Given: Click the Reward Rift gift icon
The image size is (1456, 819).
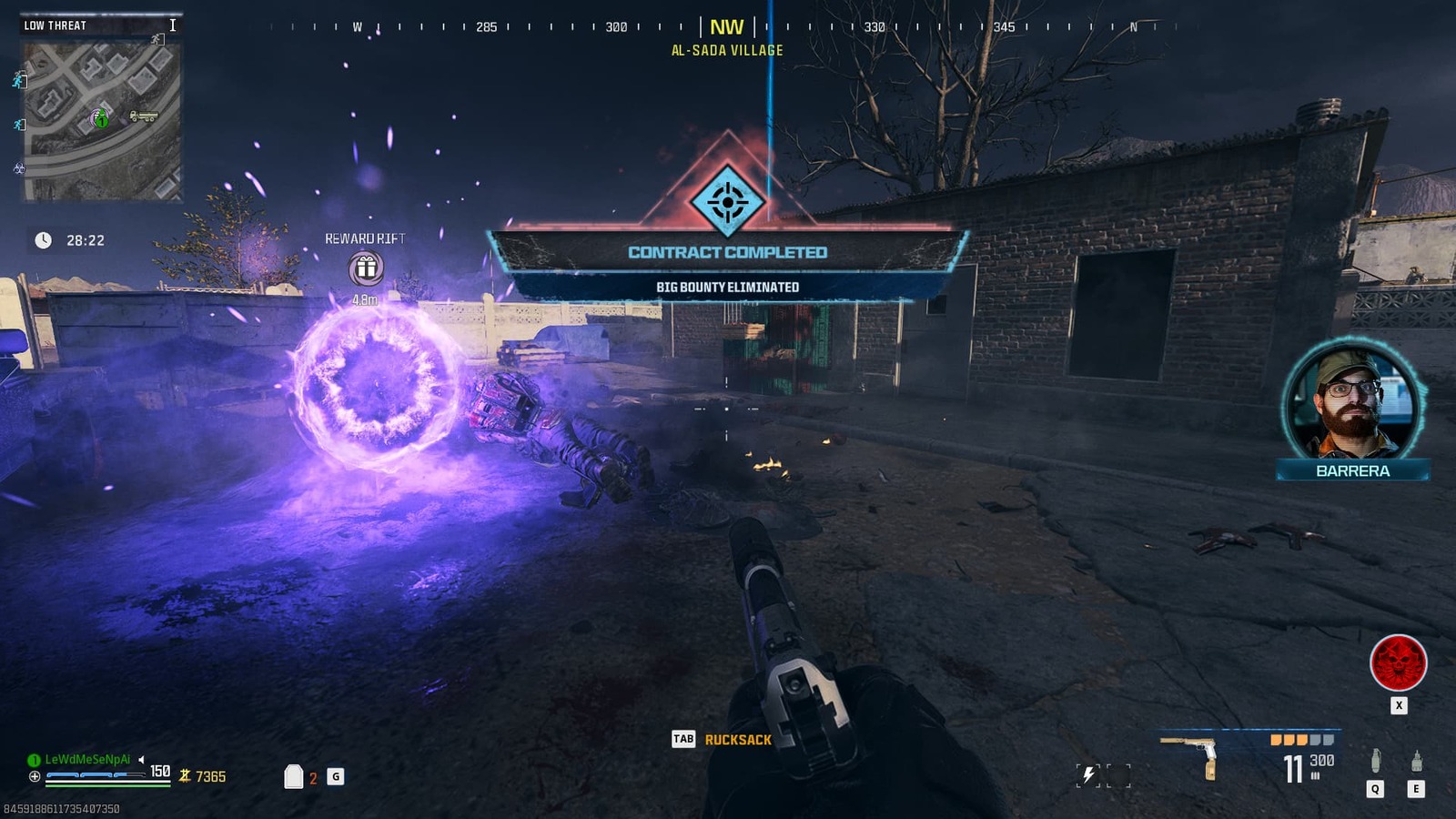Looking at the screenshot, I should coord(366,267).
